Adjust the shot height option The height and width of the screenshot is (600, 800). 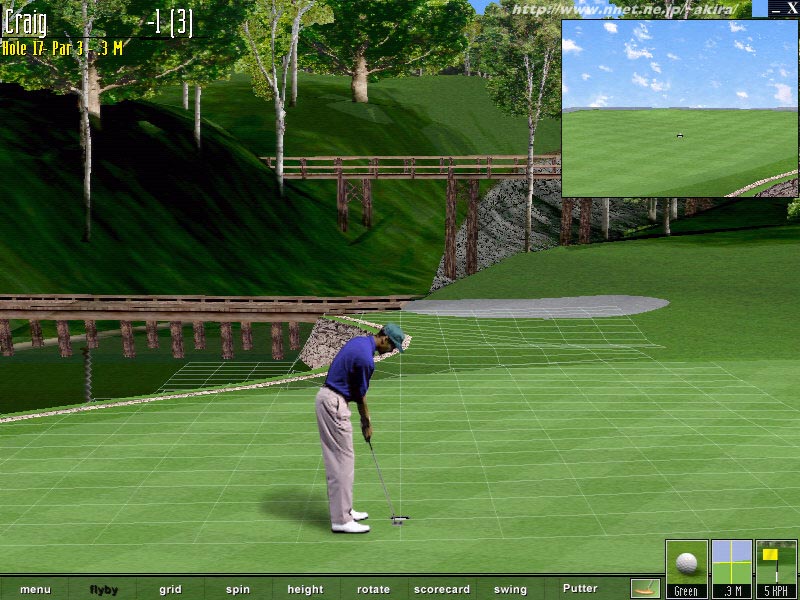tap(305, 589)
